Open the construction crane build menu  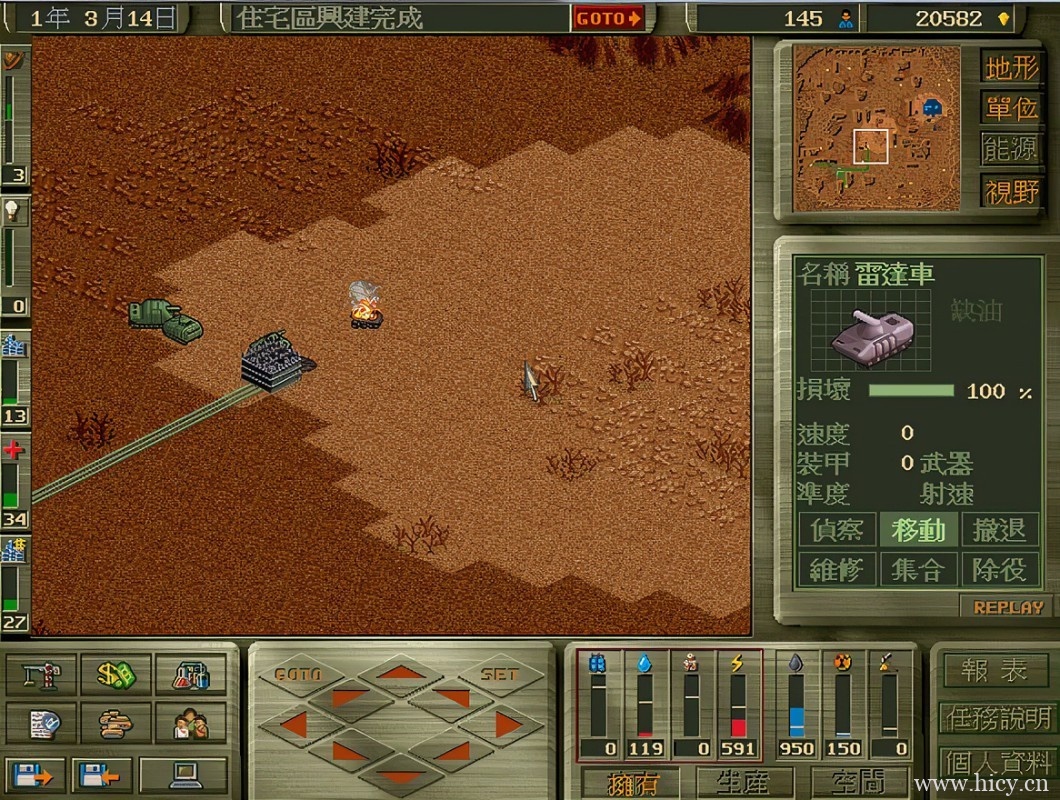click(x=41, y=674)
